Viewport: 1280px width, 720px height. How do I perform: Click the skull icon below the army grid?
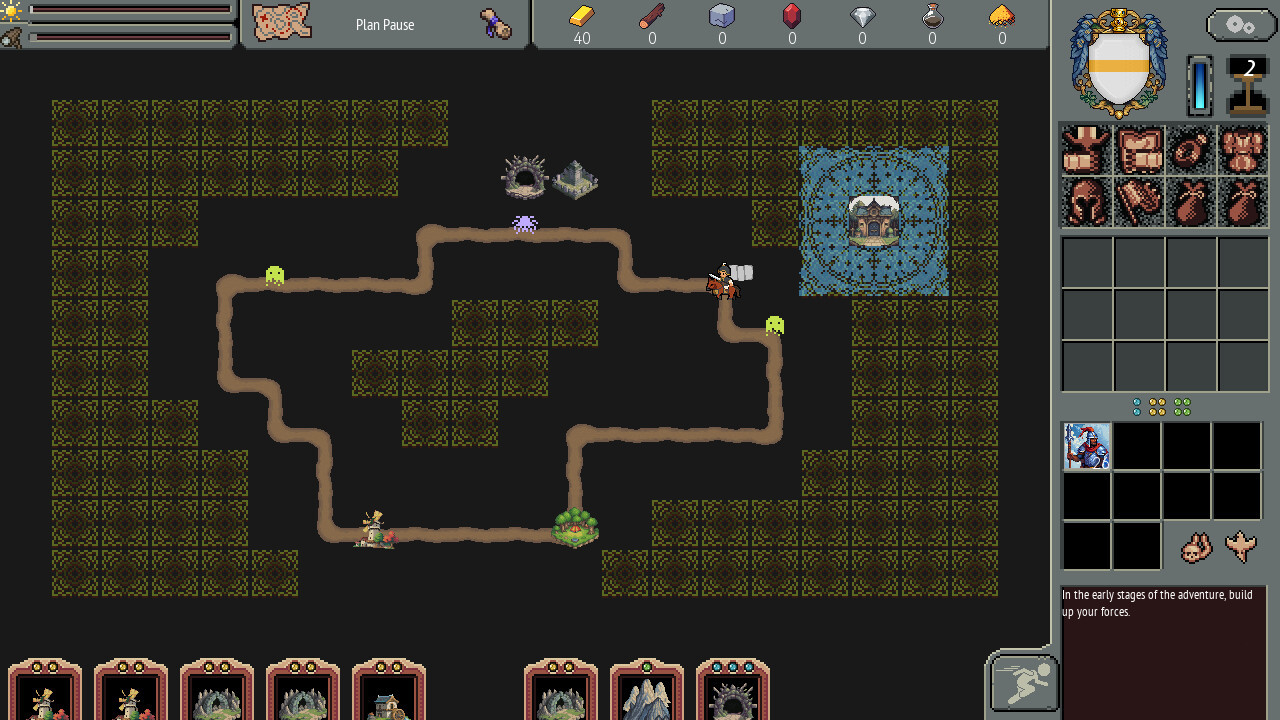(x=1196, y=547)
